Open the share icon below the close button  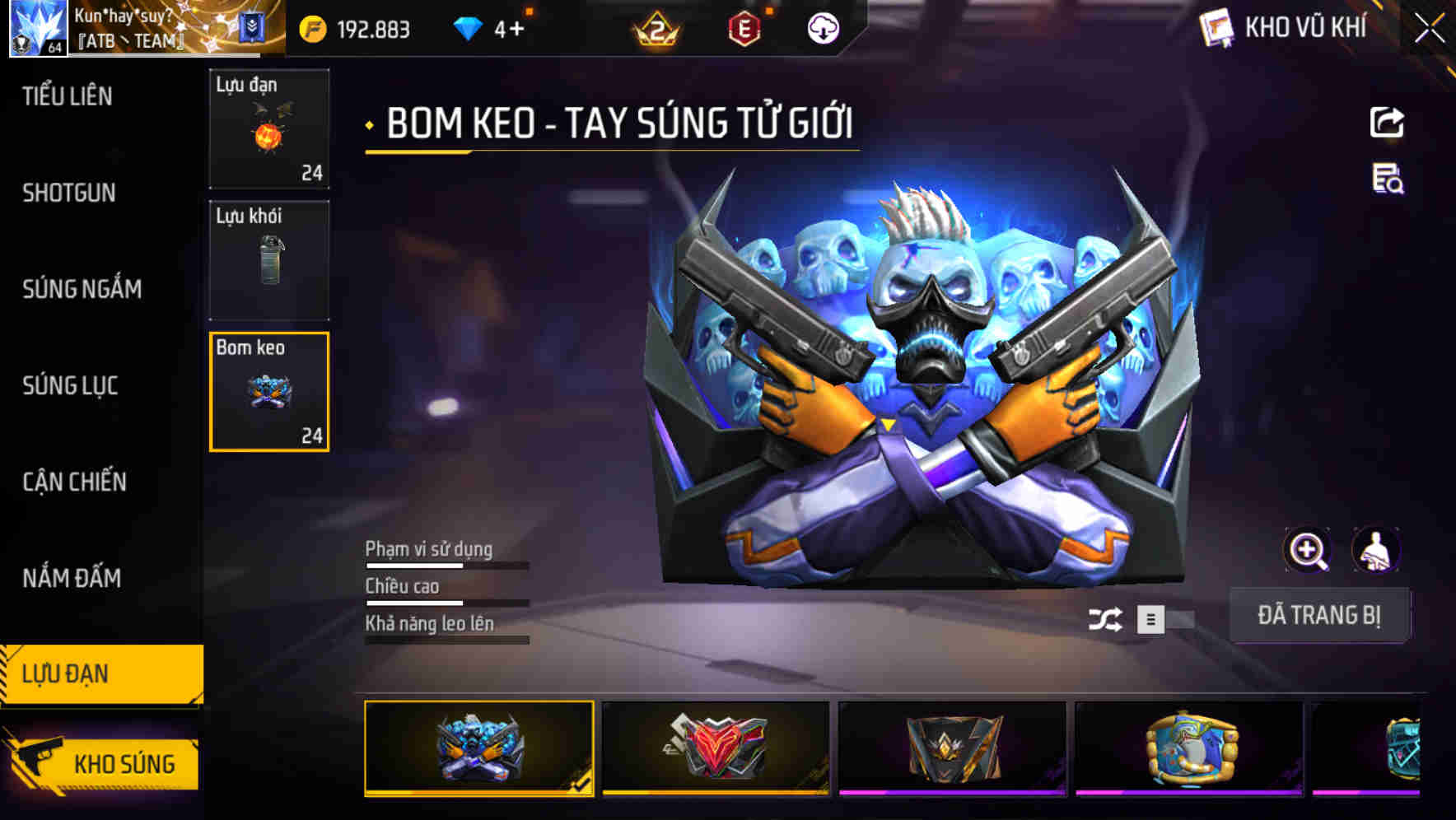(x=1387, y=121)
